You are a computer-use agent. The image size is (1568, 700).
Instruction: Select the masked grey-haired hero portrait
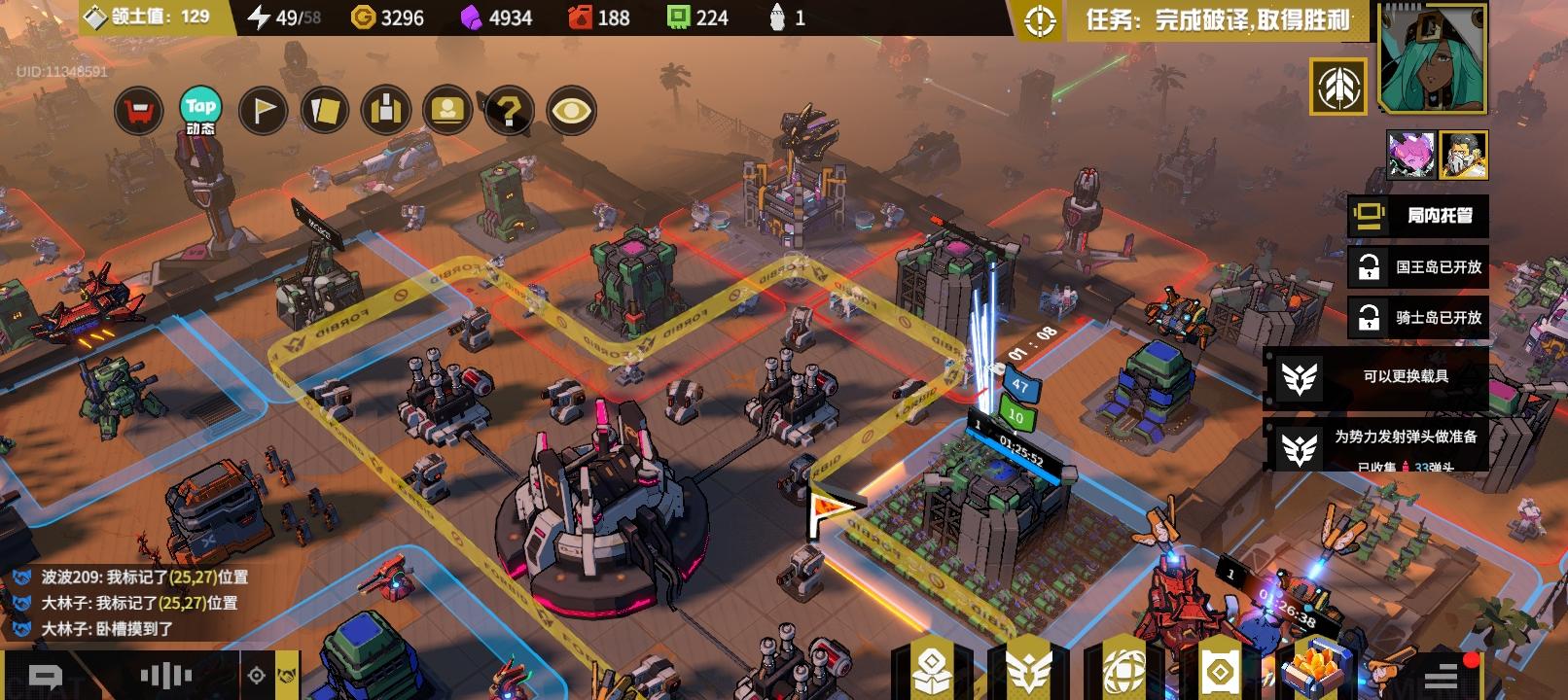click(1463, 156)
